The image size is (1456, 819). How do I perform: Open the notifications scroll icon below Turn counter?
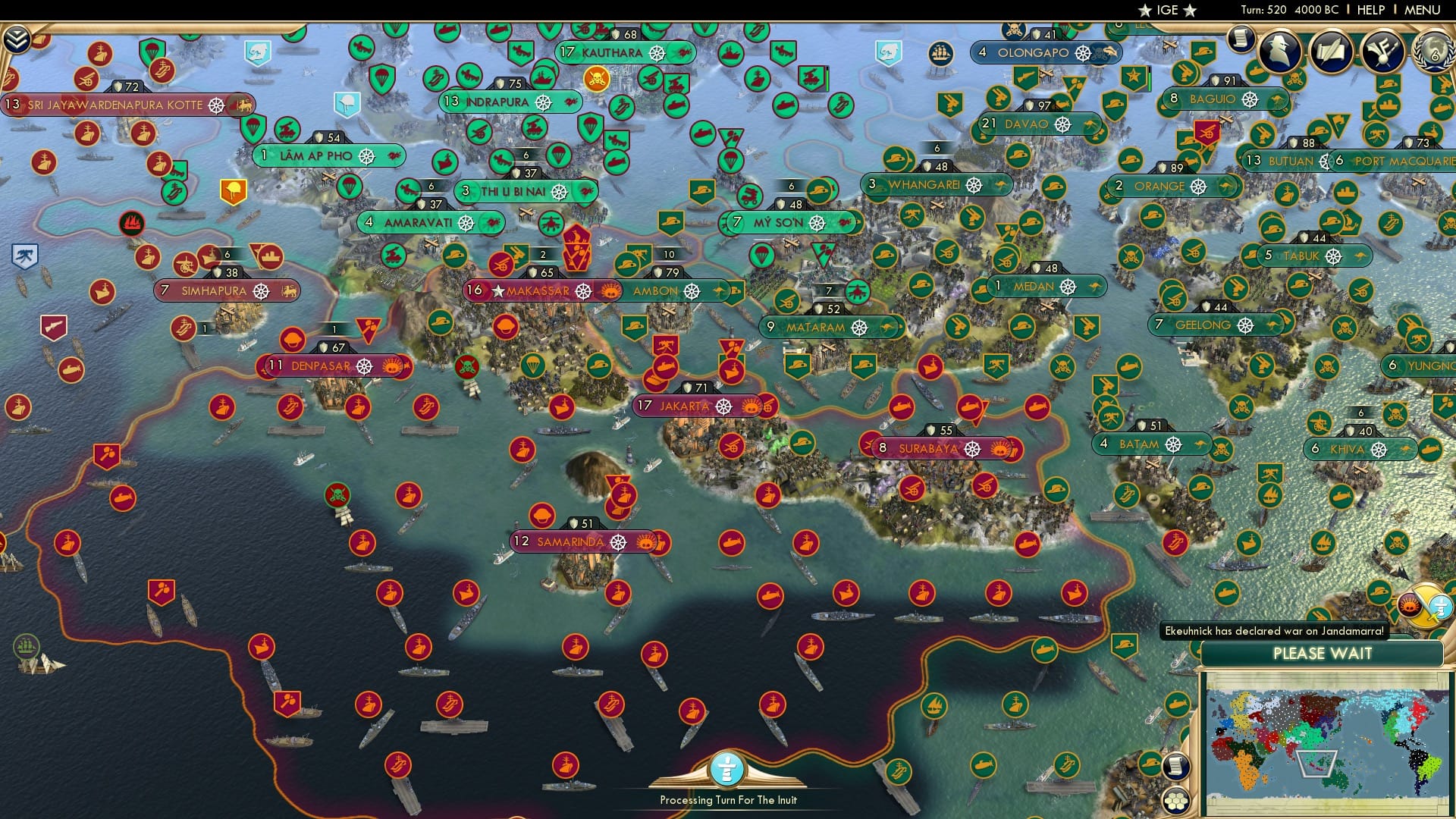(1241, 38)
